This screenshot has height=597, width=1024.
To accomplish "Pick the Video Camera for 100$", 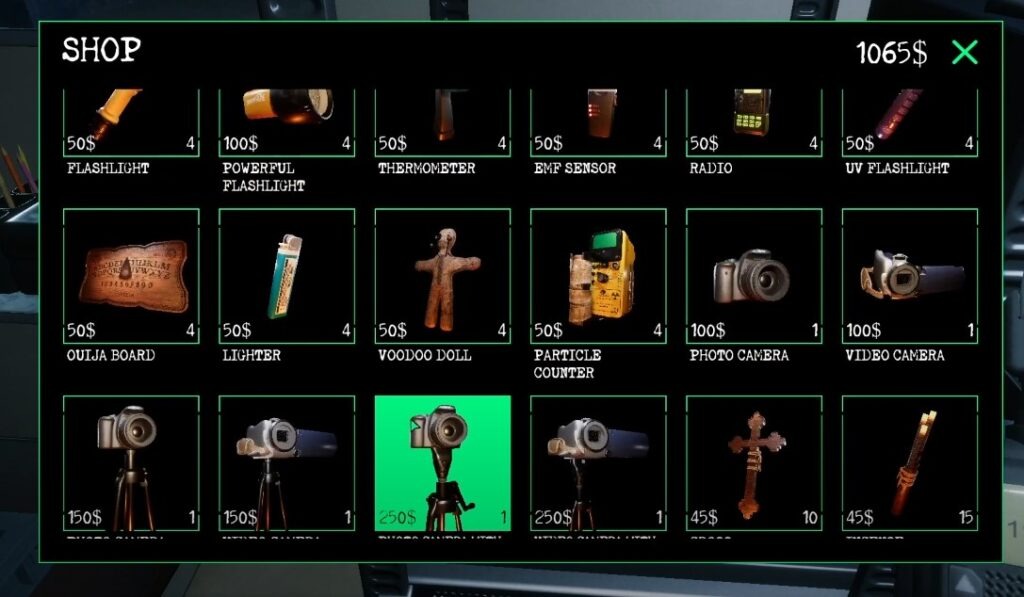I will (910, 276).
